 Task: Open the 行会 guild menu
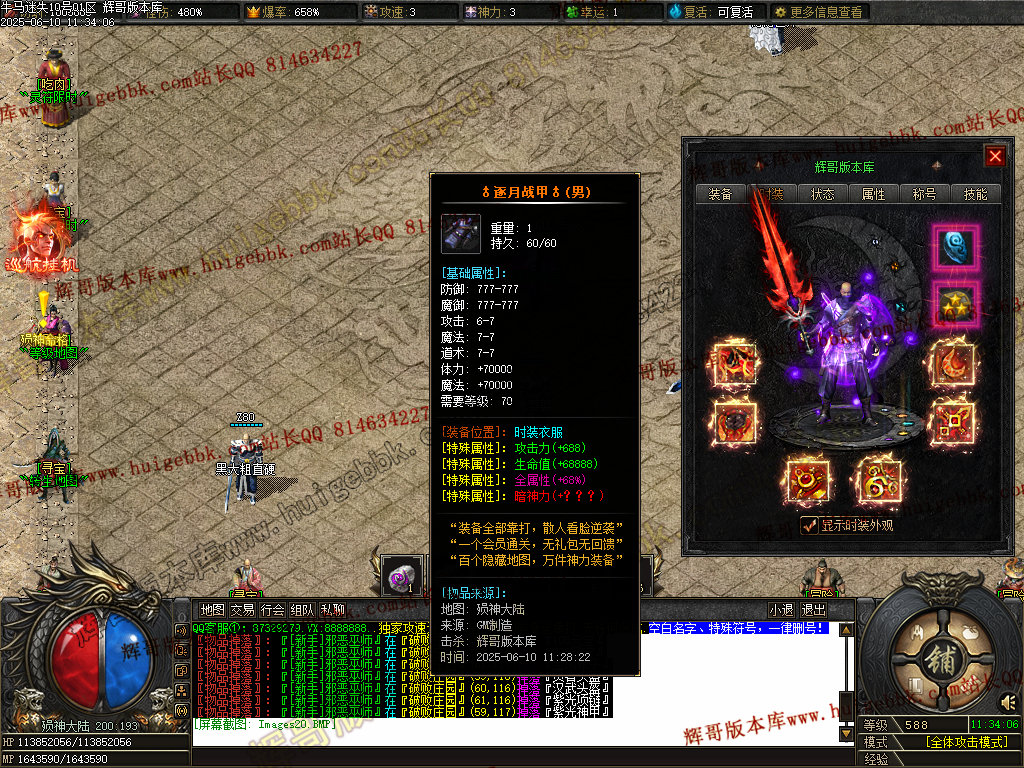pyautogui.click(x=272, y=609)
